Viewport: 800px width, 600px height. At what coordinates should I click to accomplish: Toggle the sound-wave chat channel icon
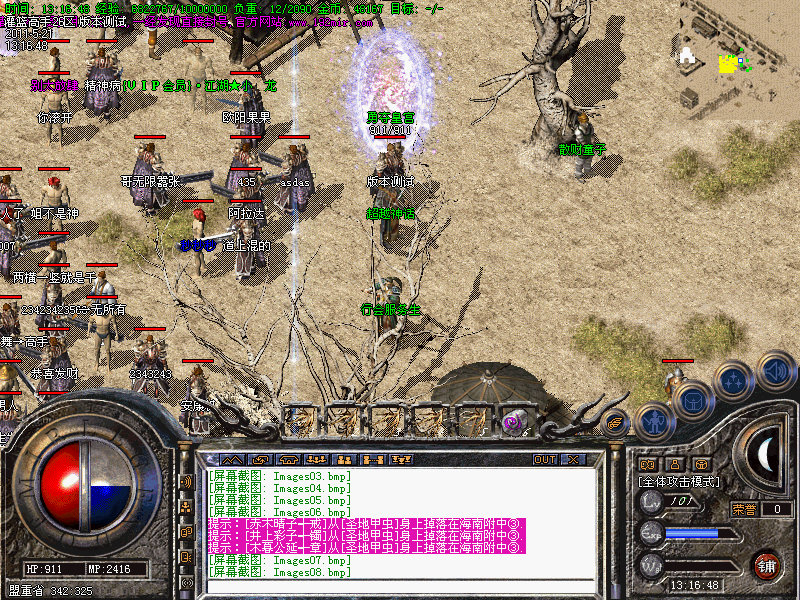186,481
